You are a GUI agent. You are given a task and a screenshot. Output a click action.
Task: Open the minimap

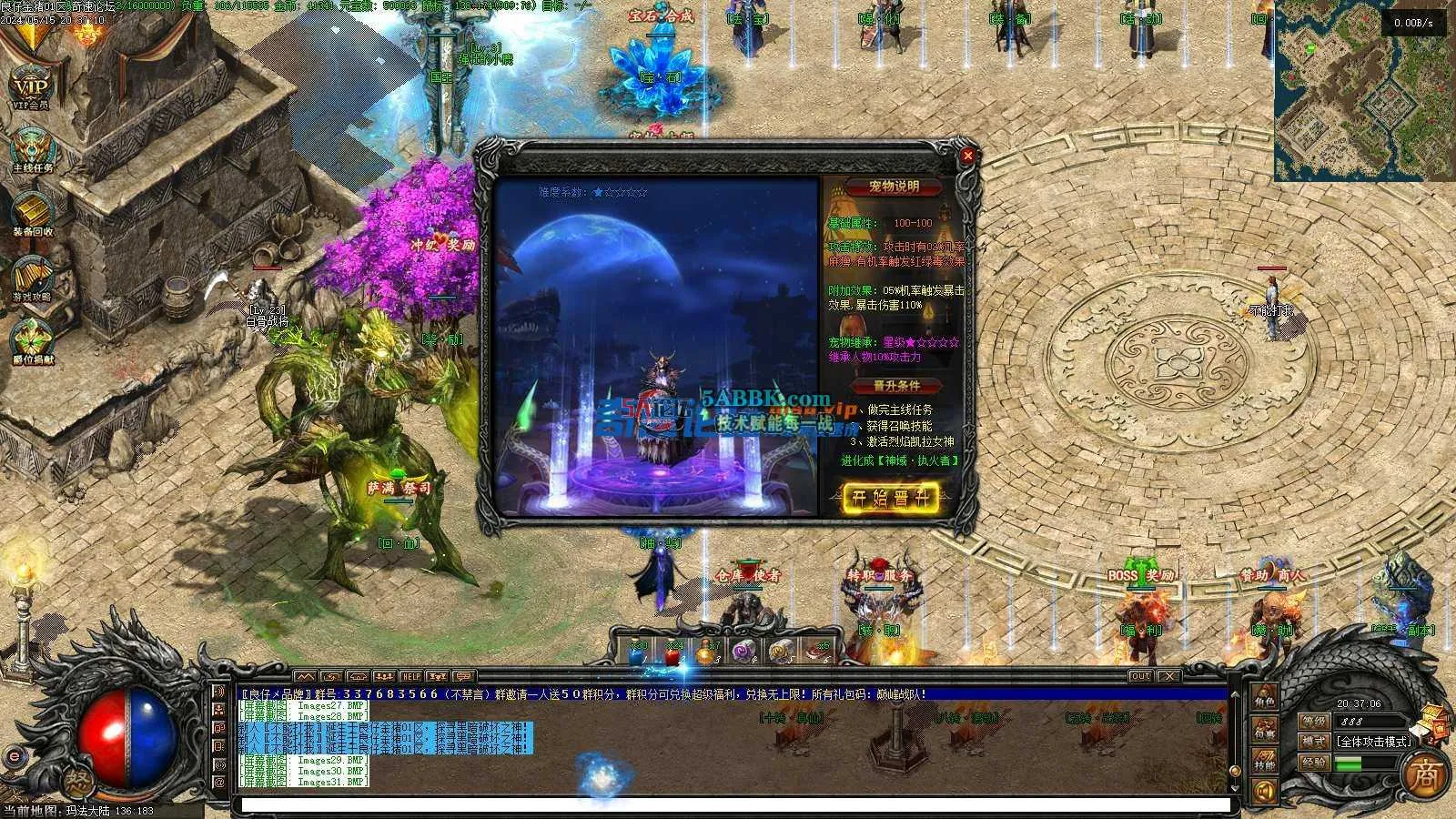click(x=1363, y=91)
